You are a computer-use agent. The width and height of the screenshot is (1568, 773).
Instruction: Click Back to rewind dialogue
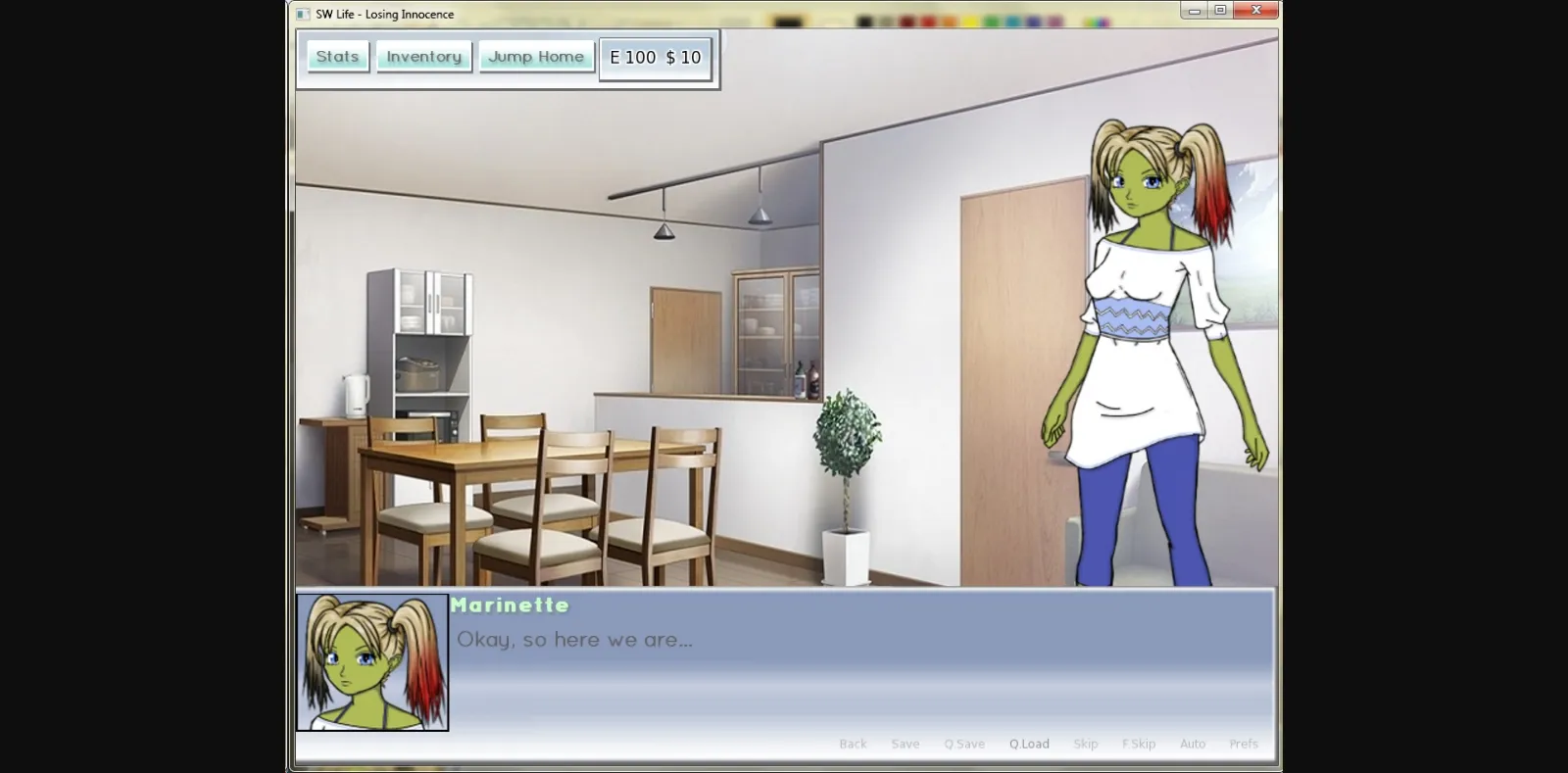(853, 744)
